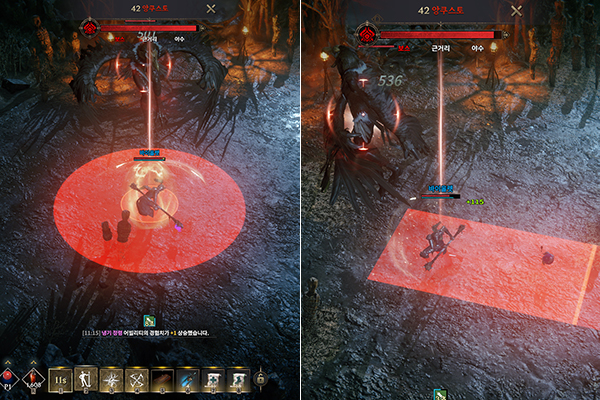Use the reddish-brown log item slot

click(162, 379)
